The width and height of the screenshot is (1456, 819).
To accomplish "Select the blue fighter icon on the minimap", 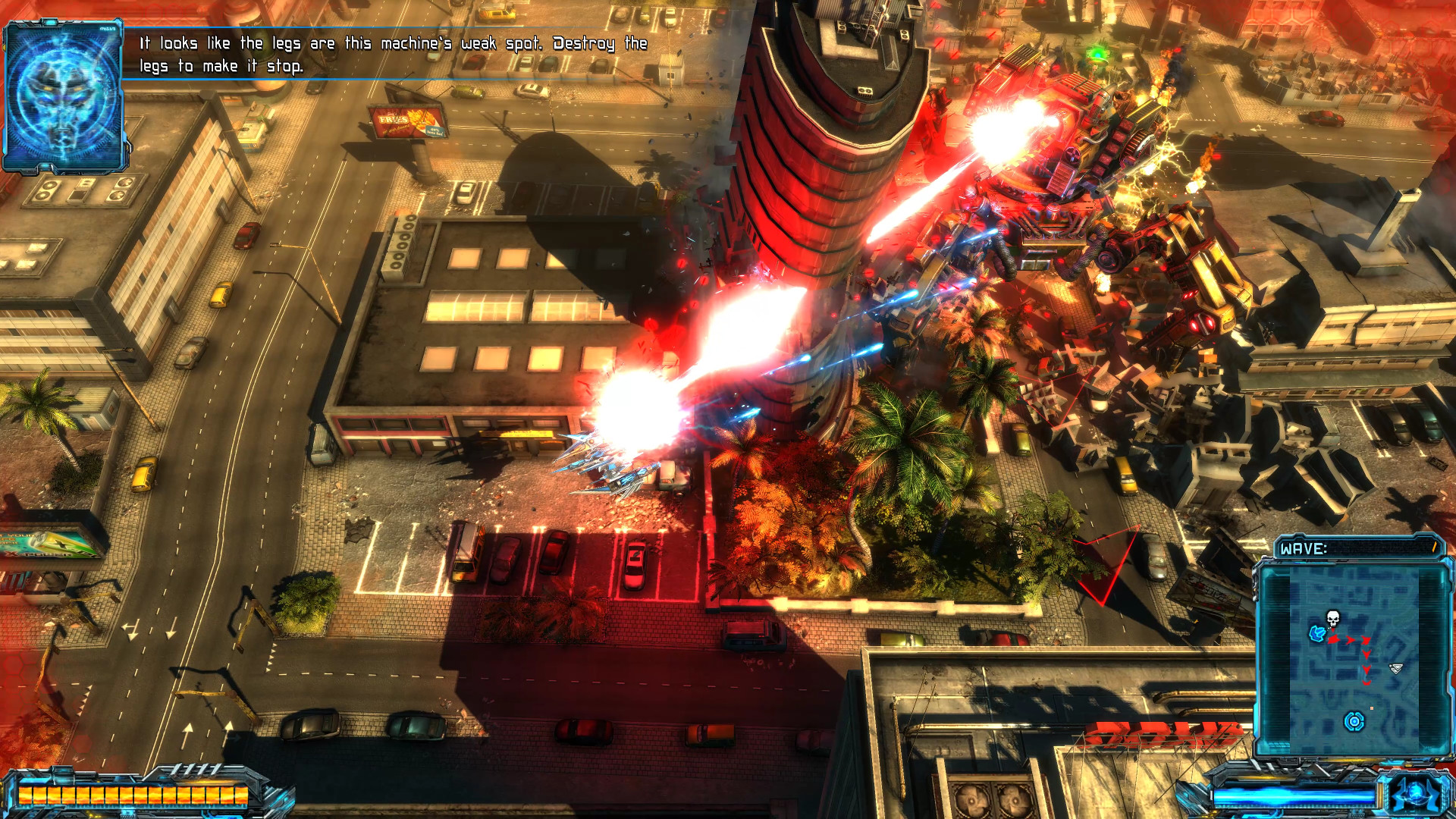I will click(1316, 635).
